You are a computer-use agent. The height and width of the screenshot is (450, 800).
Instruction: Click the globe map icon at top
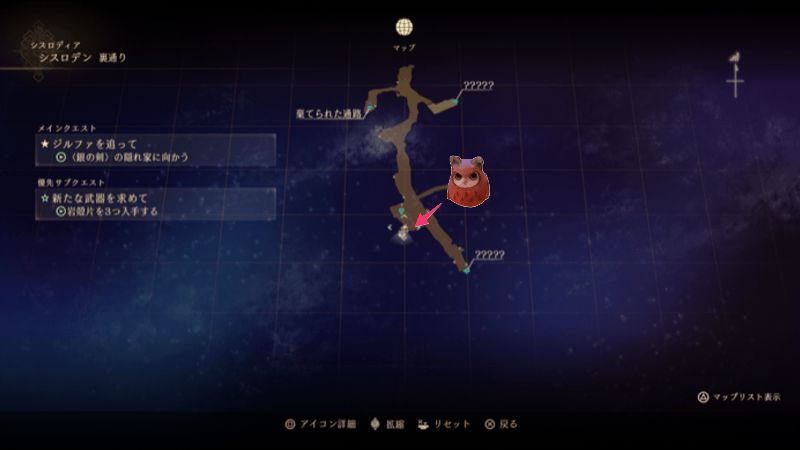point(404,27)
